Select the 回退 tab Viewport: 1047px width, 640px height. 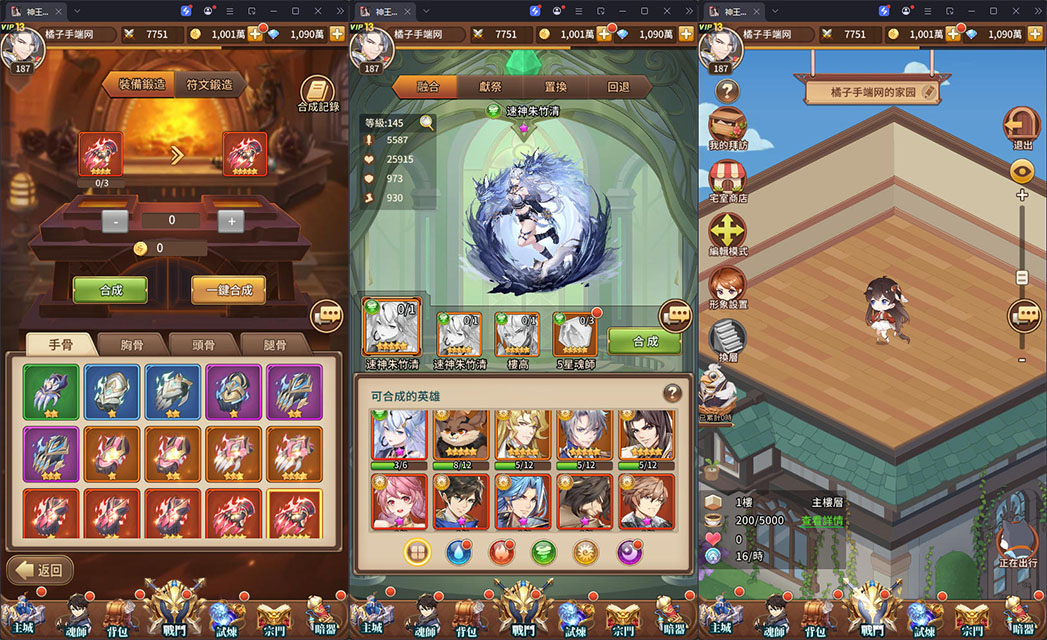point(618,87)
